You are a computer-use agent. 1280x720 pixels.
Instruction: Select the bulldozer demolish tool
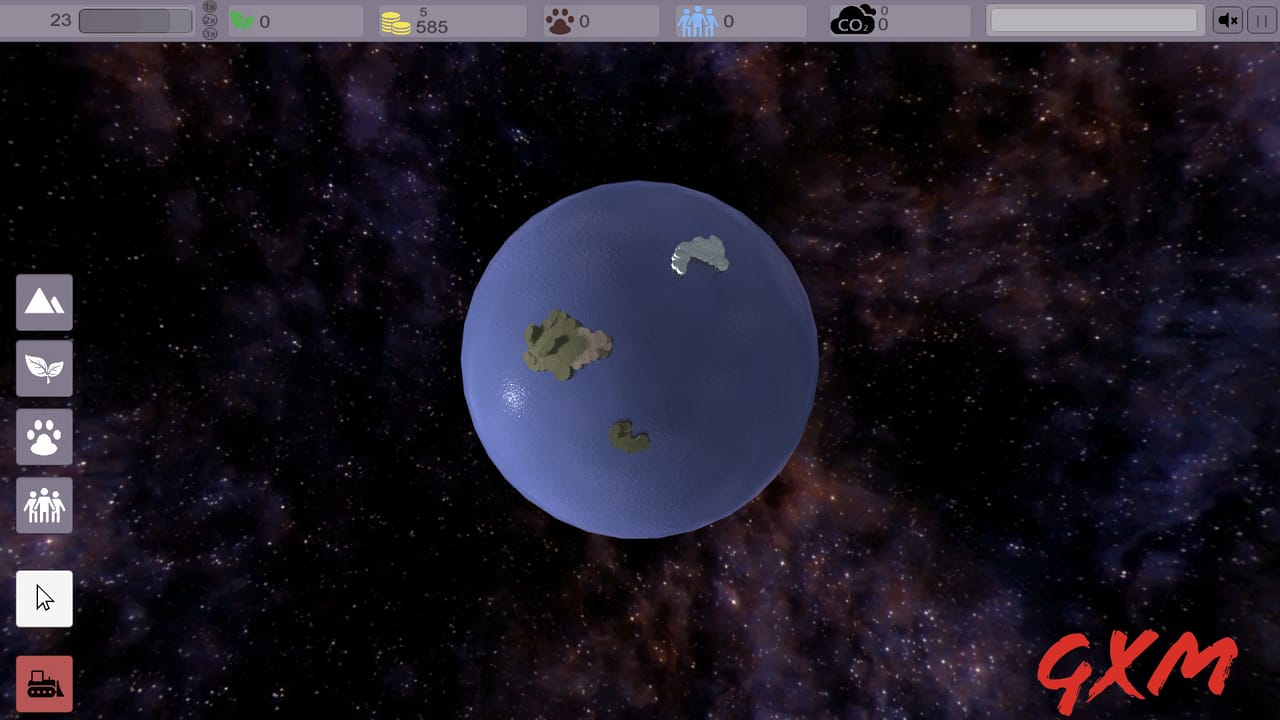(44, 683)
